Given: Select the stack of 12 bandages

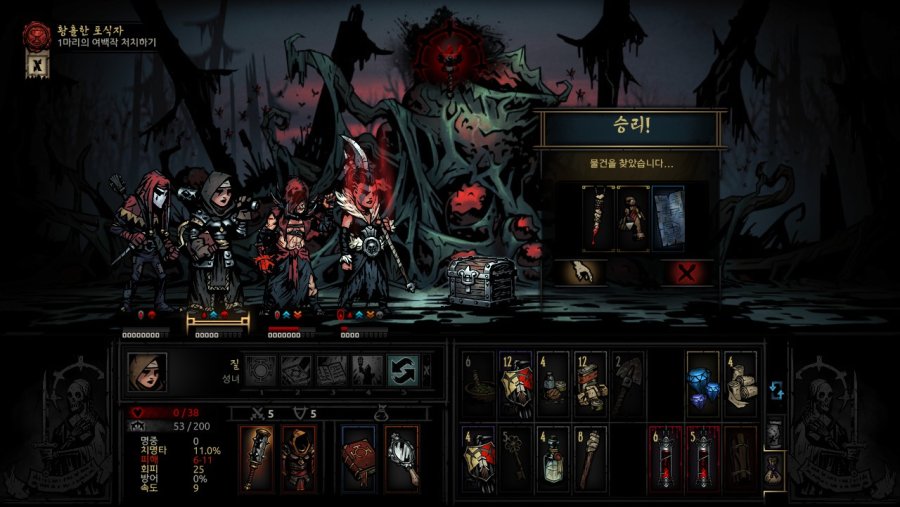Looking at the screenshot, I should tap(590, 382).
